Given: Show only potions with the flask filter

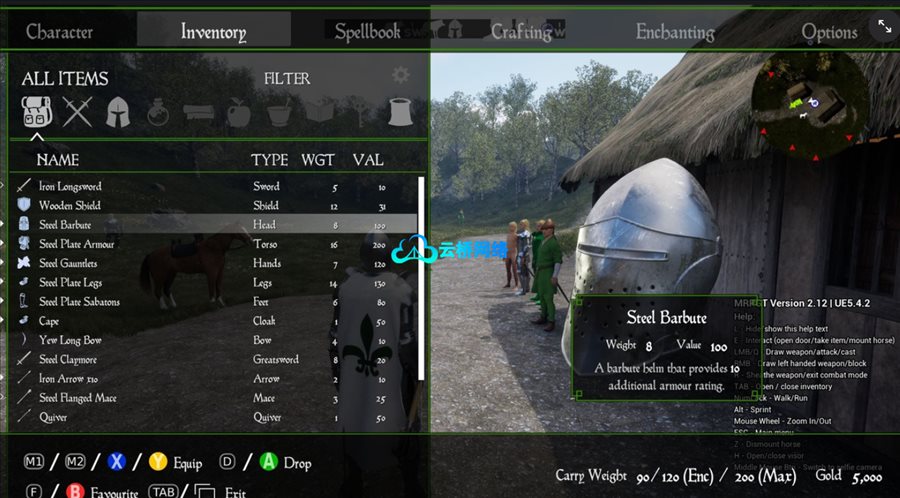Looking at the screenshot, I should pos(157,113).
